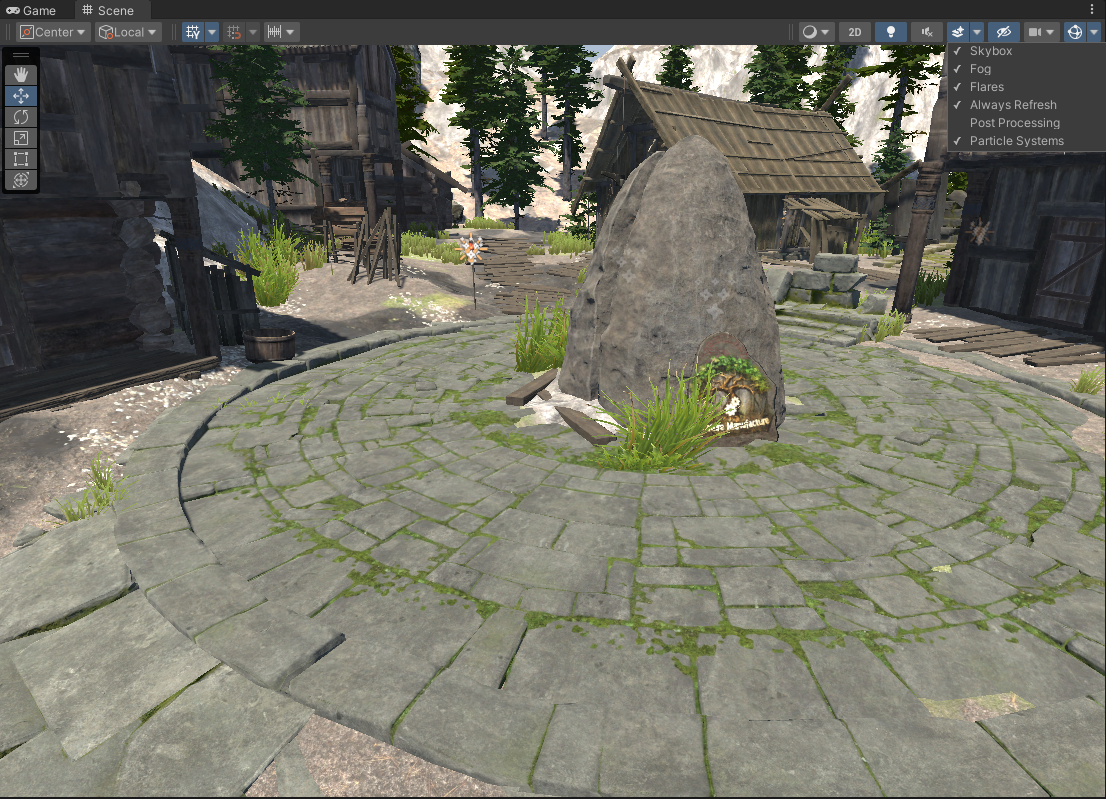Select the Transform tool
This screenshot has width=1106, height=799.
(21, 180)
